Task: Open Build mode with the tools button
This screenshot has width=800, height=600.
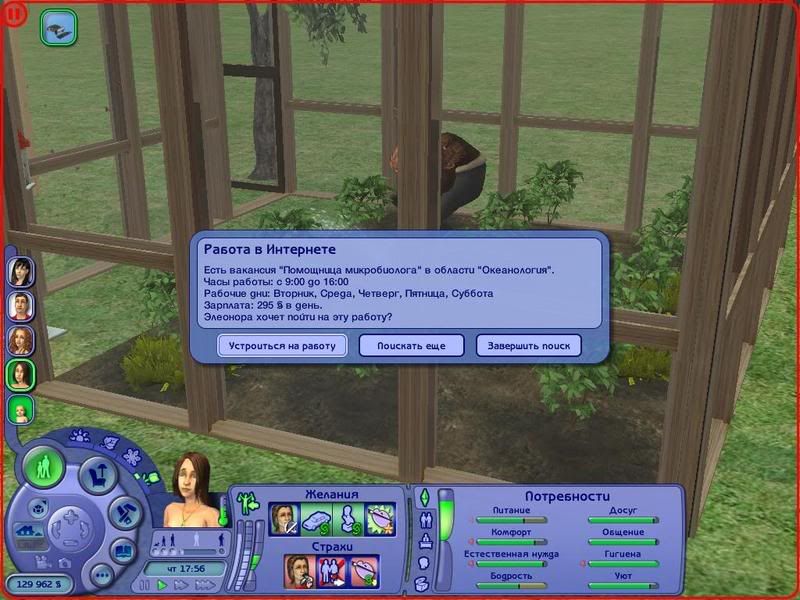Action: point(122,513)
